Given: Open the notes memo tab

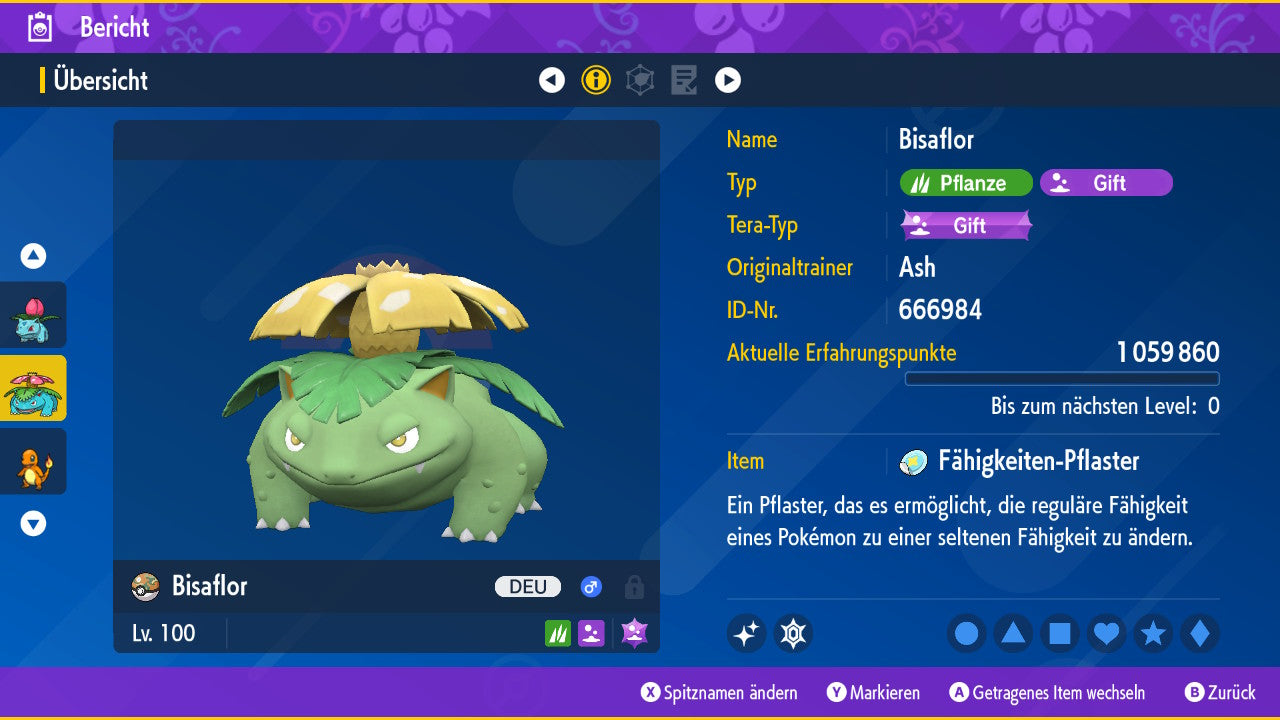Looking at the screenshot, I should tap(684, 80).
